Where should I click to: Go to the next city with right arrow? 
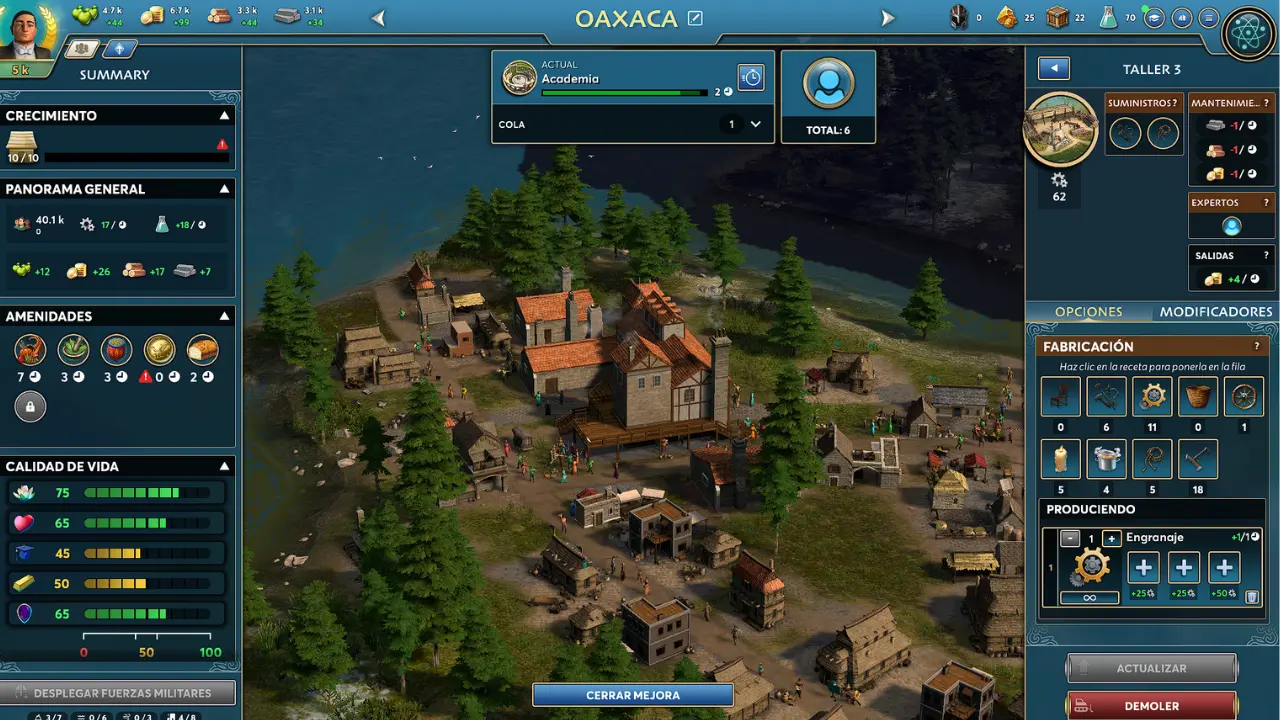point(887,18)
